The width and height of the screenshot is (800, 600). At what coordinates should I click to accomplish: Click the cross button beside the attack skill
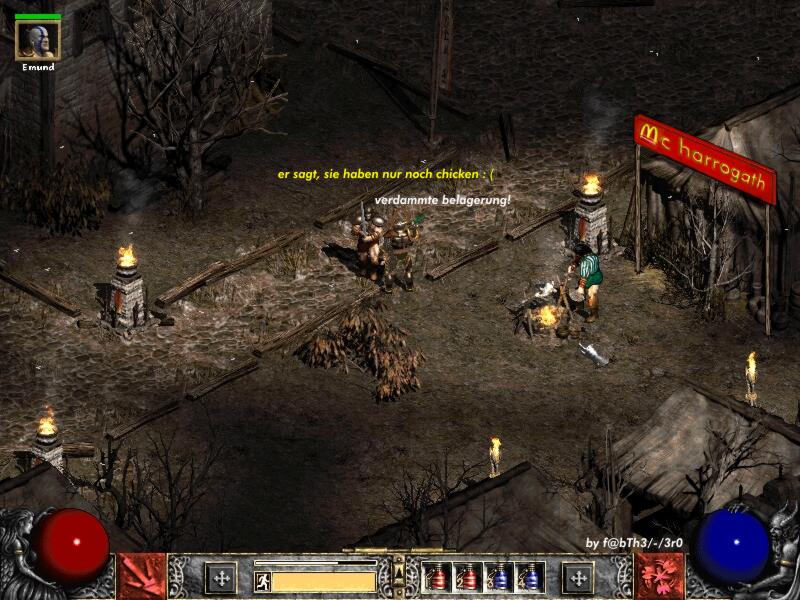coord(220,577)
